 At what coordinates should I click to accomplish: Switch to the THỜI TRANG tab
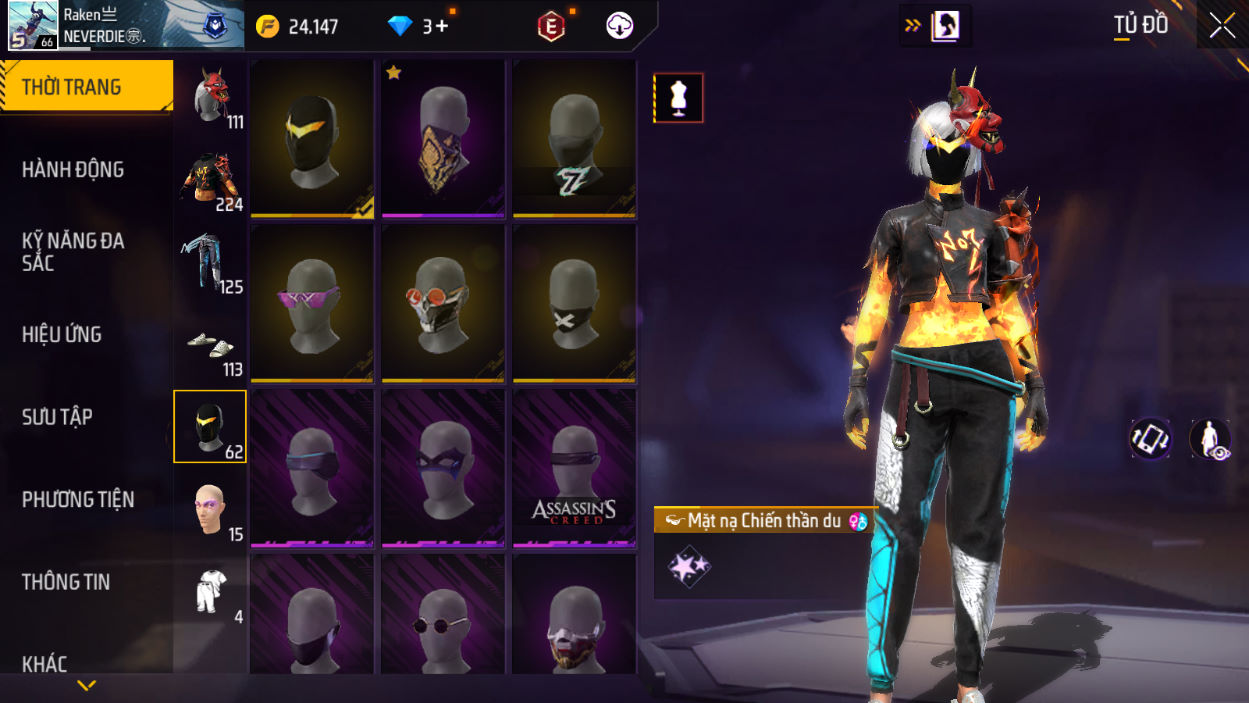click(x=86, y=87)
